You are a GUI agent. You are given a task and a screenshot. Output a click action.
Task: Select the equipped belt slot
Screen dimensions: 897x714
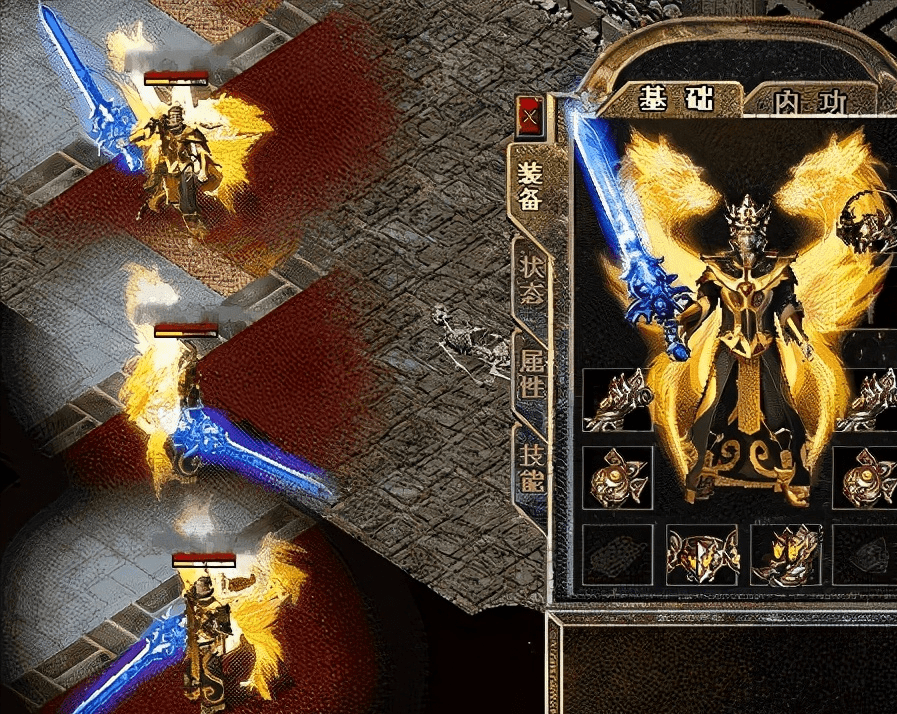[x=702, y=555]
